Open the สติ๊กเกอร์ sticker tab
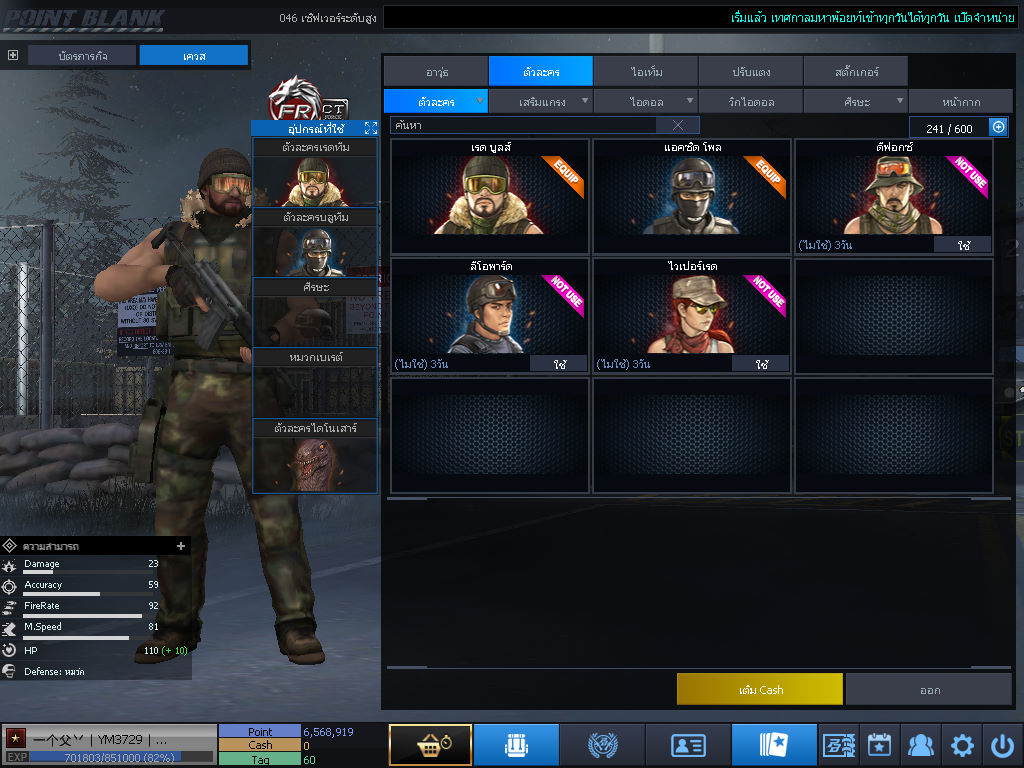This screenshot has width=1024, height=768. [855, 72]
